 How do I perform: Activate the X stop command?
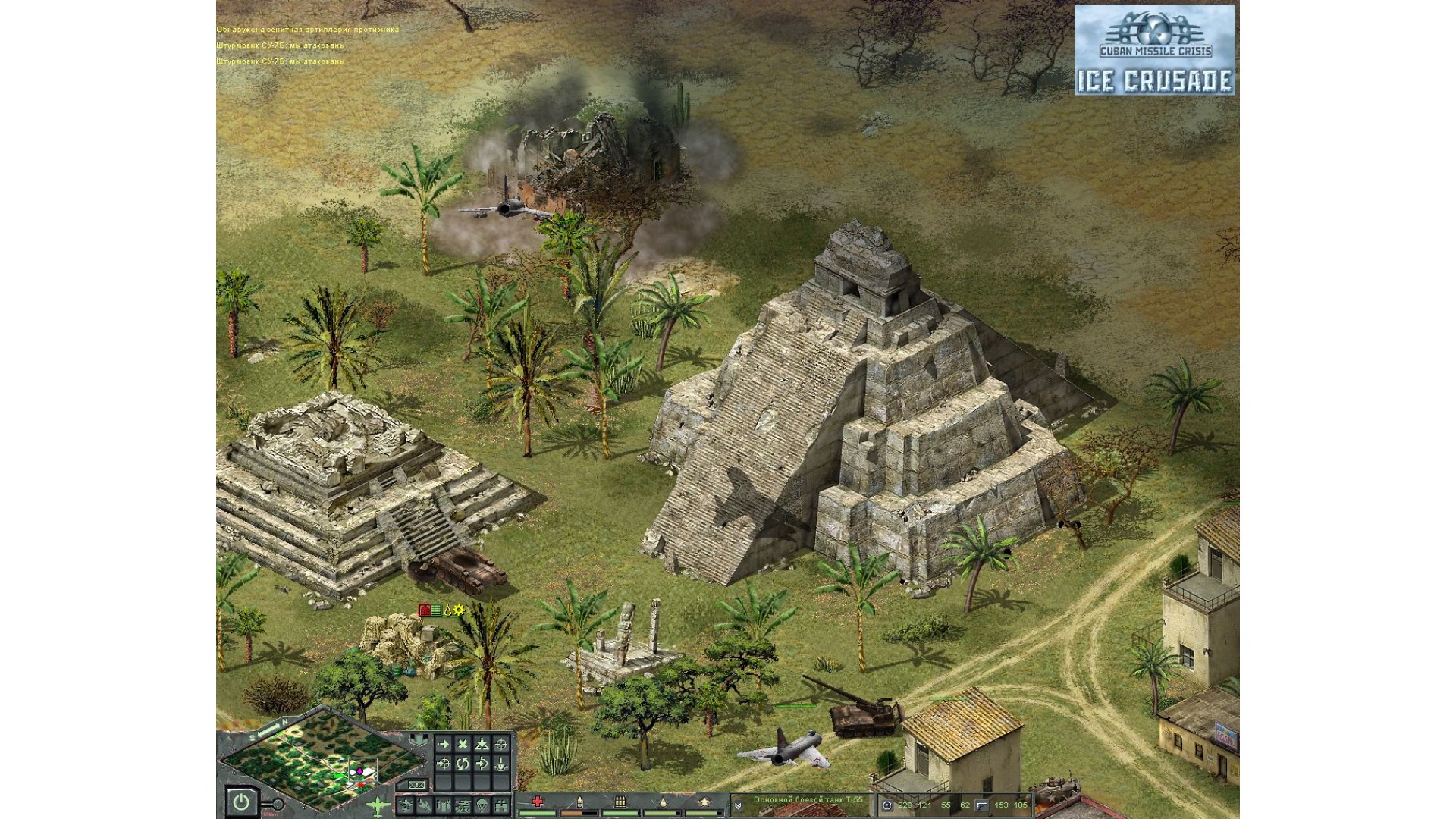pyautogui.click(x=463, y=744)
